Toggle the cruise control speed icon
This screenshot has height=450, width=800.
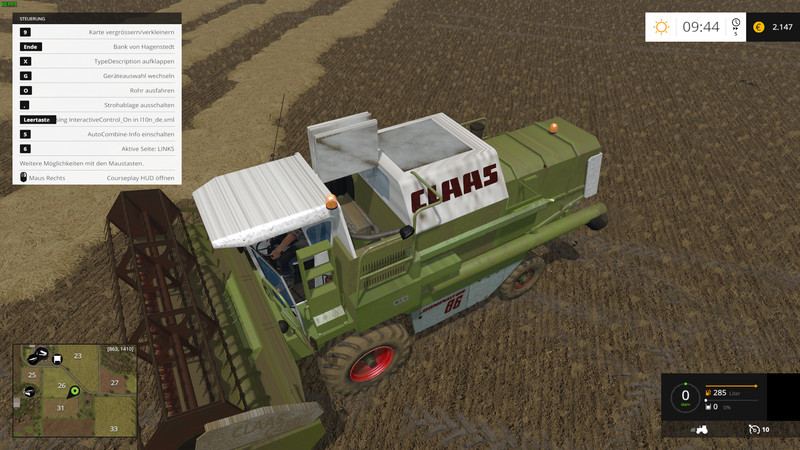coord(753,429)
